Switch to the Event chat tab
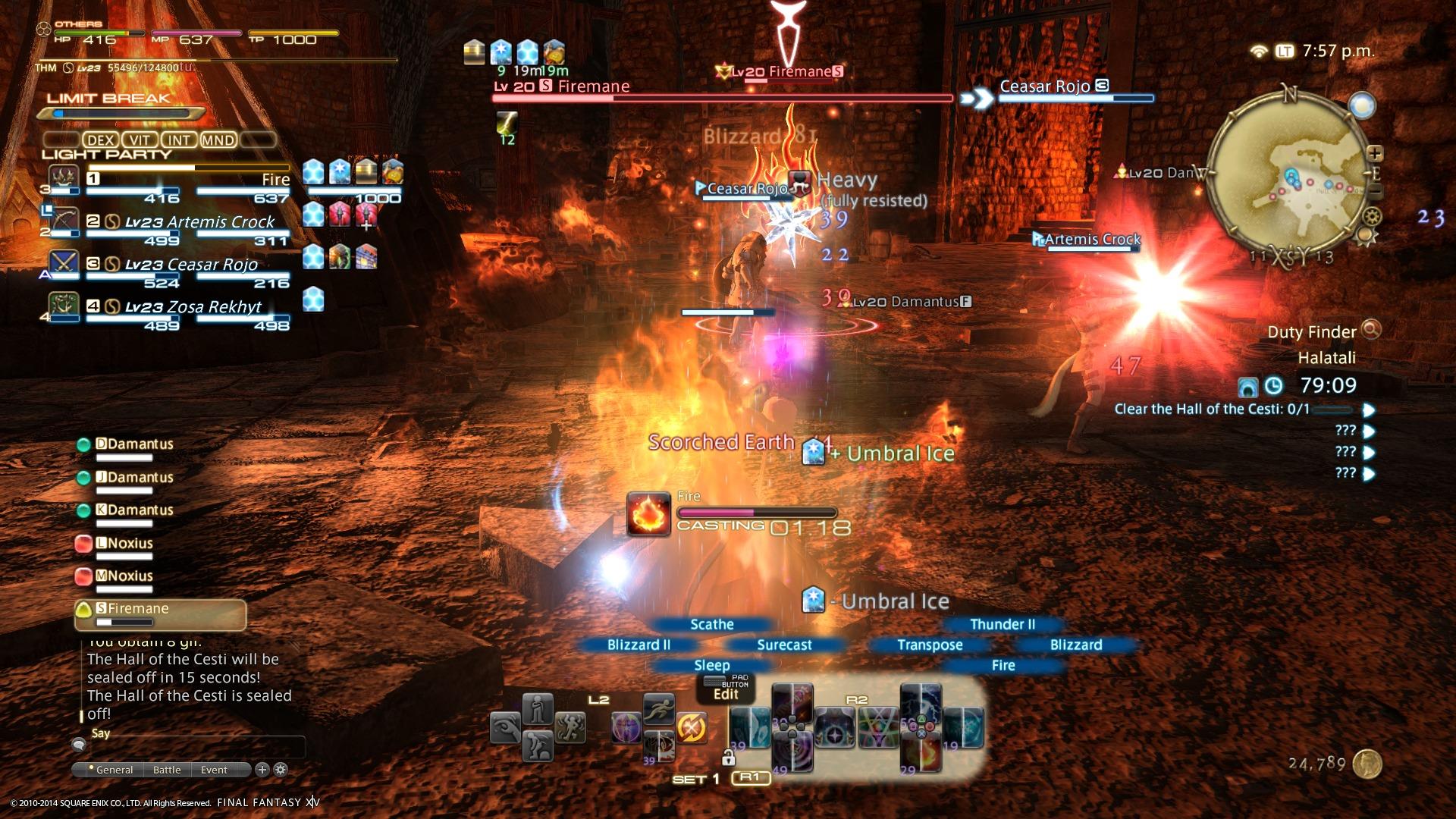Screen dimensions: 1456x819 click(x=214, y=770)
